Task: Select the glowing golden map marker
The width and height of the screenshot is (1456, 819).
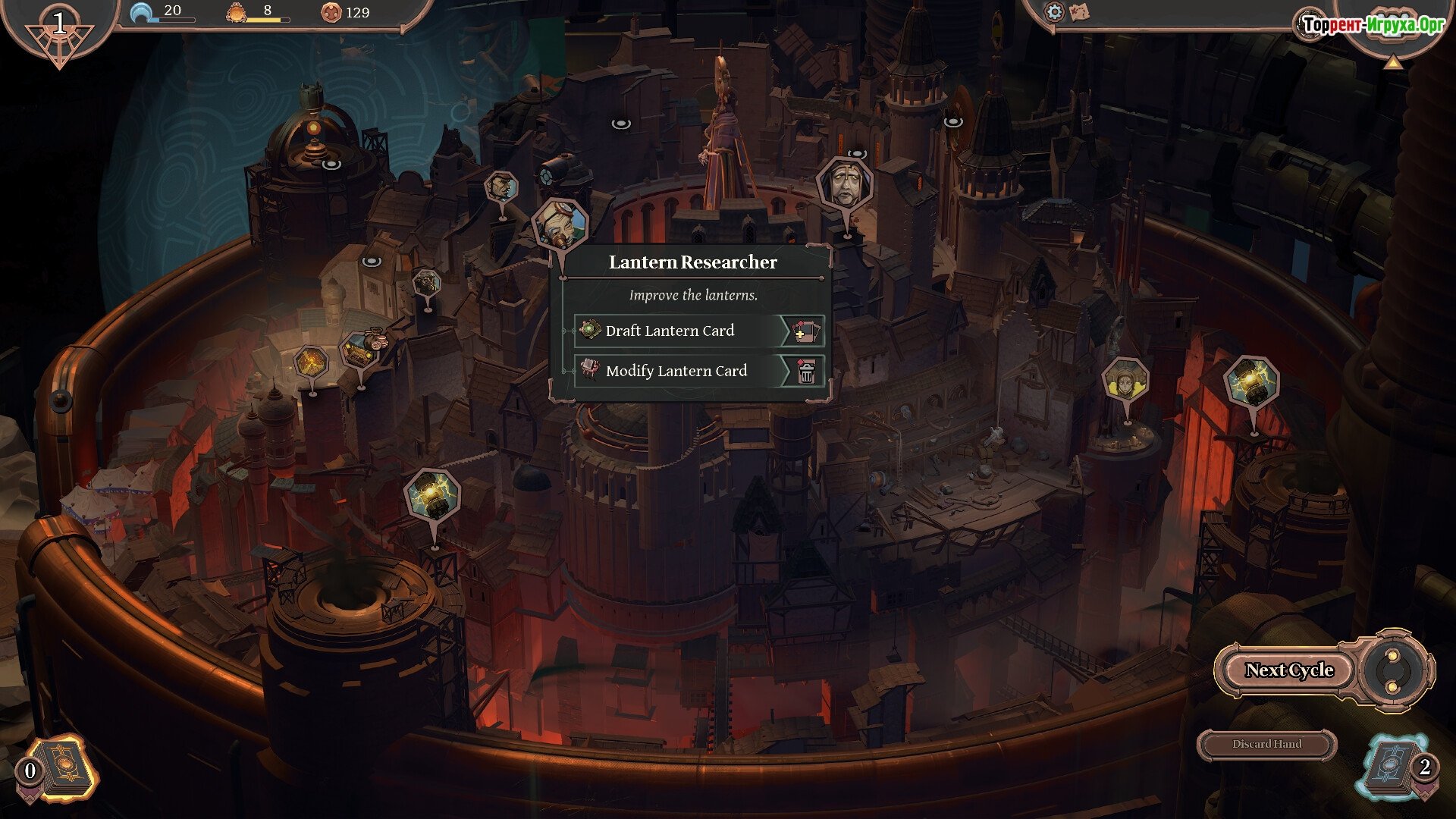Action: (x=310, y=363)
